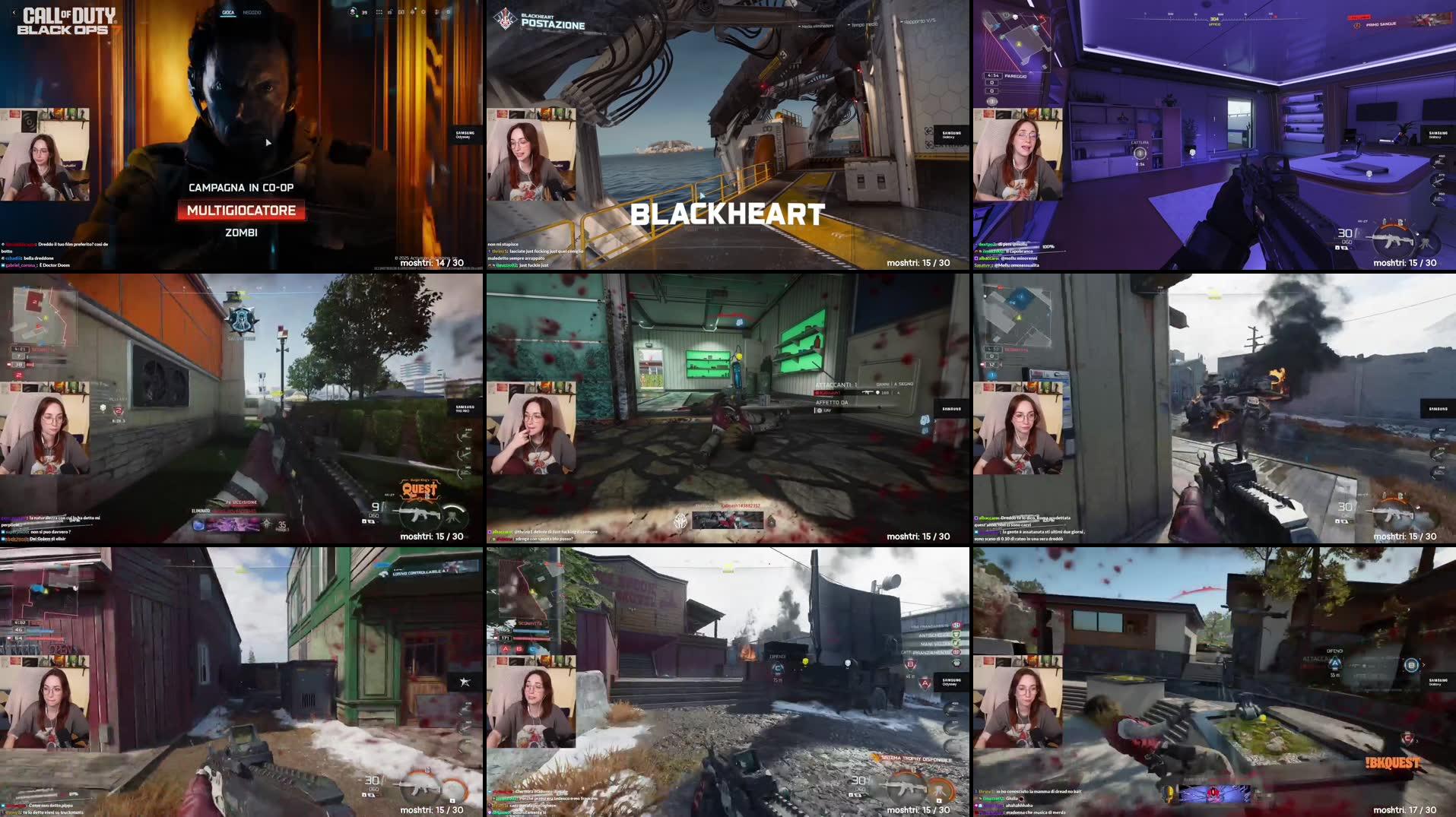
Task: Click the notifications icon with the alert dot
Action: [x=413, y=11]
